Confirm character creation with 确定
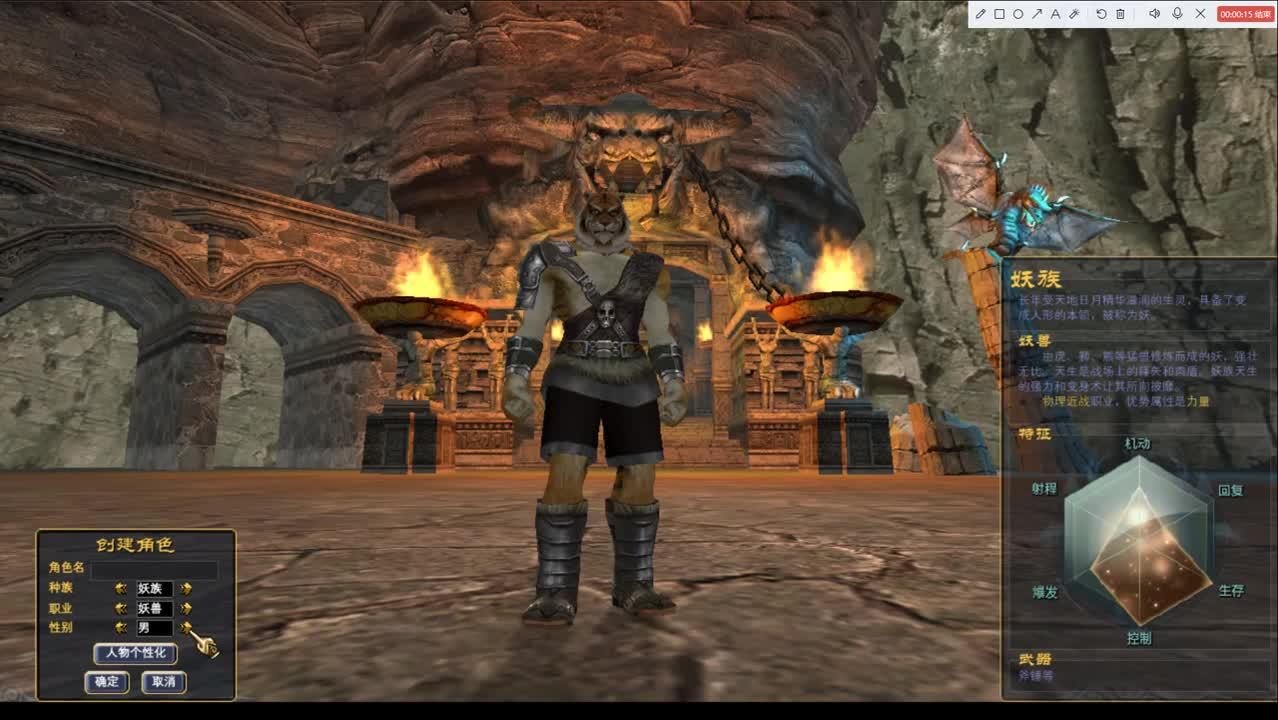 pos(106,682)
